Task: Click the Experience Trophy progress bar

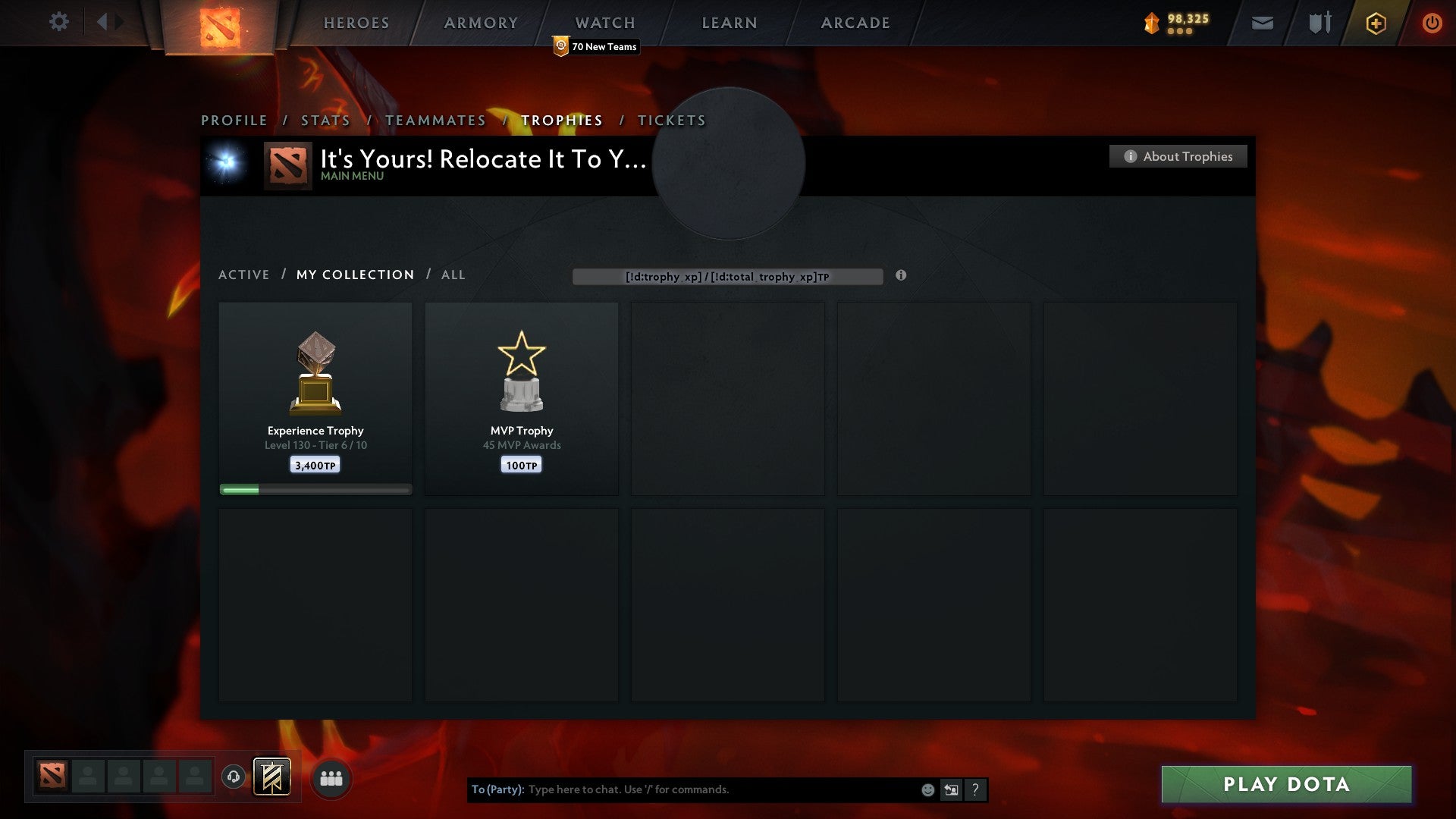Action: (x=315, y=489)
